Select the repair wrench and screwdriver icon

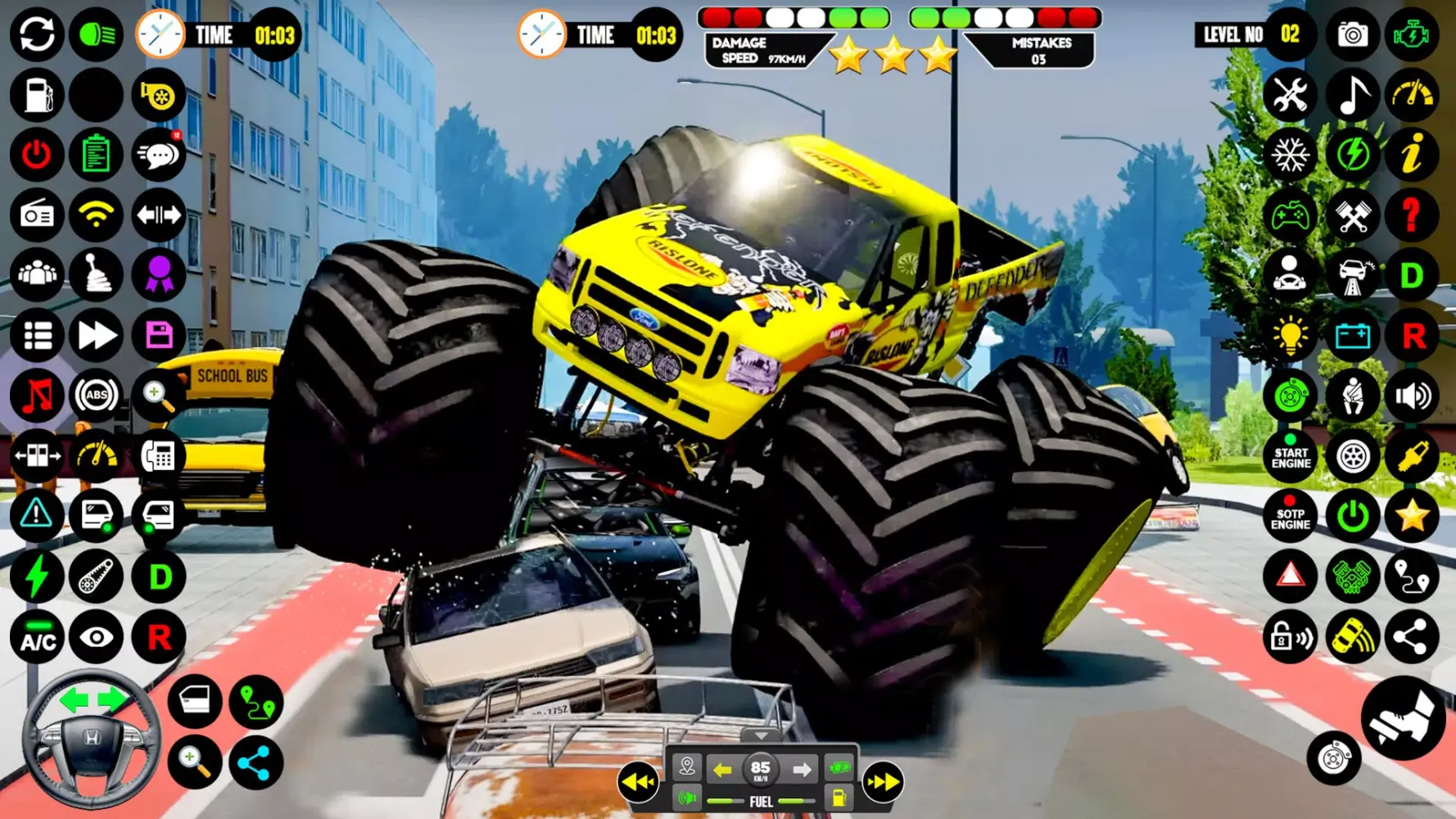tap(1291, 95)
